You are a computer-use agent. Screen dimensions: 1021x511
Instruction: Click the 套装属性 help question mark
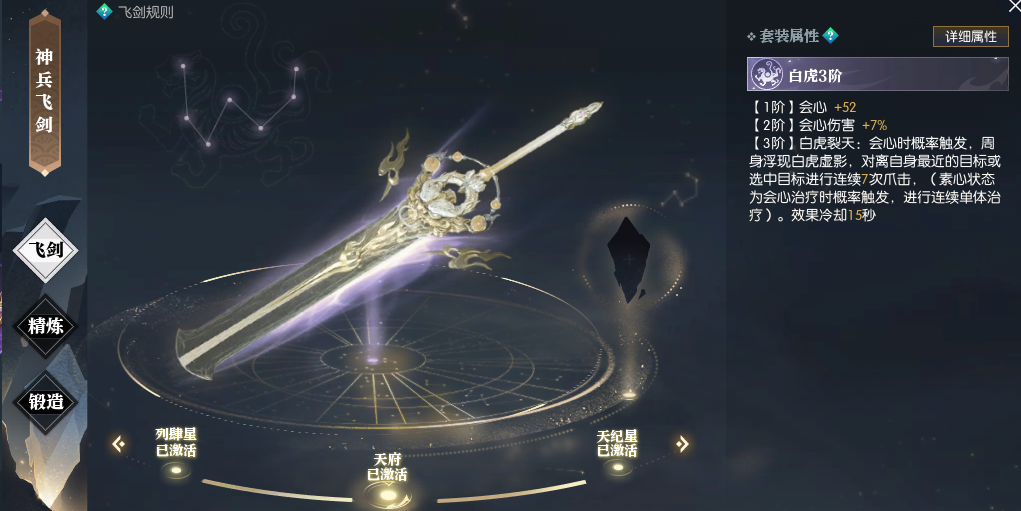coord(830,36)
